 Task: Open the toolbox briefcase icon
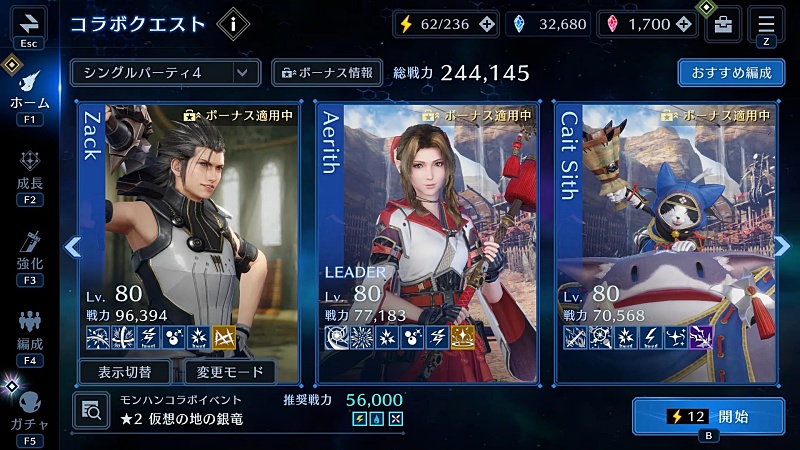pyautogui.click(x=722, y=24)
